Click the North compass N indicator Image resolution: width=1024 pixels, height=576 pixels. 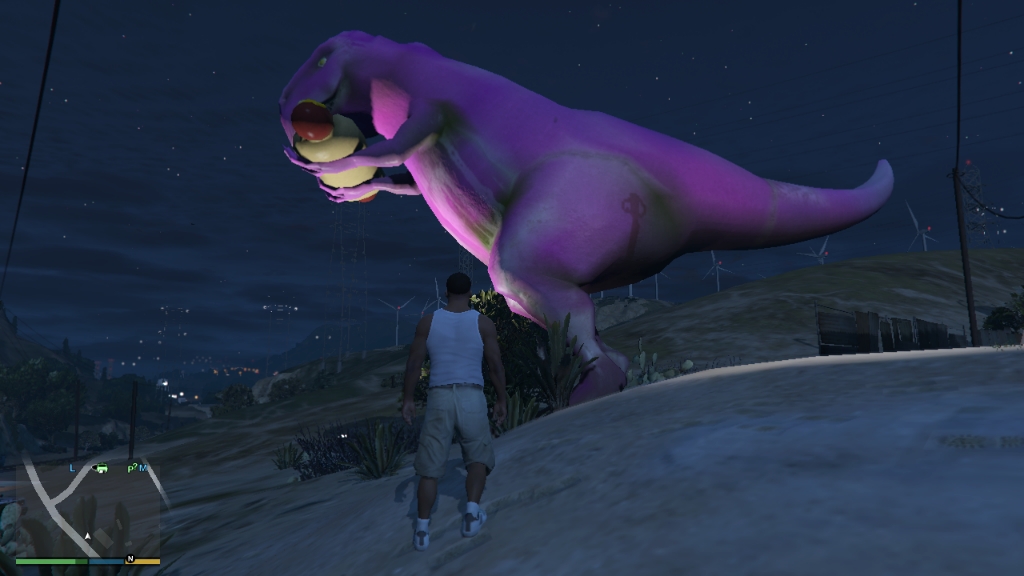coord(130,558)
